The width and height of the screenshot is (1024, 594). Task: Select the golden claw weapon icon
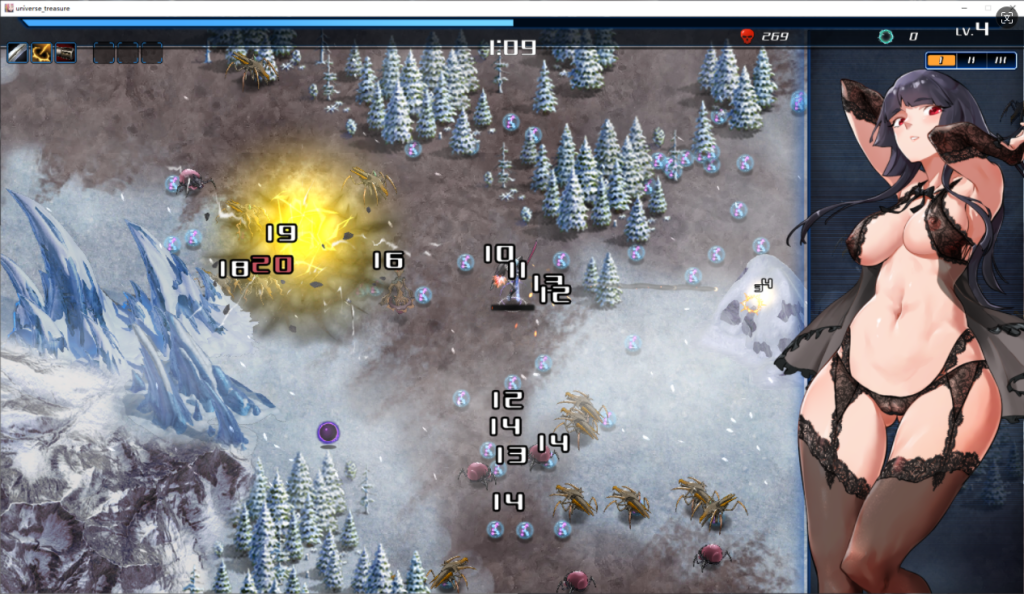(x=42, y=53)
